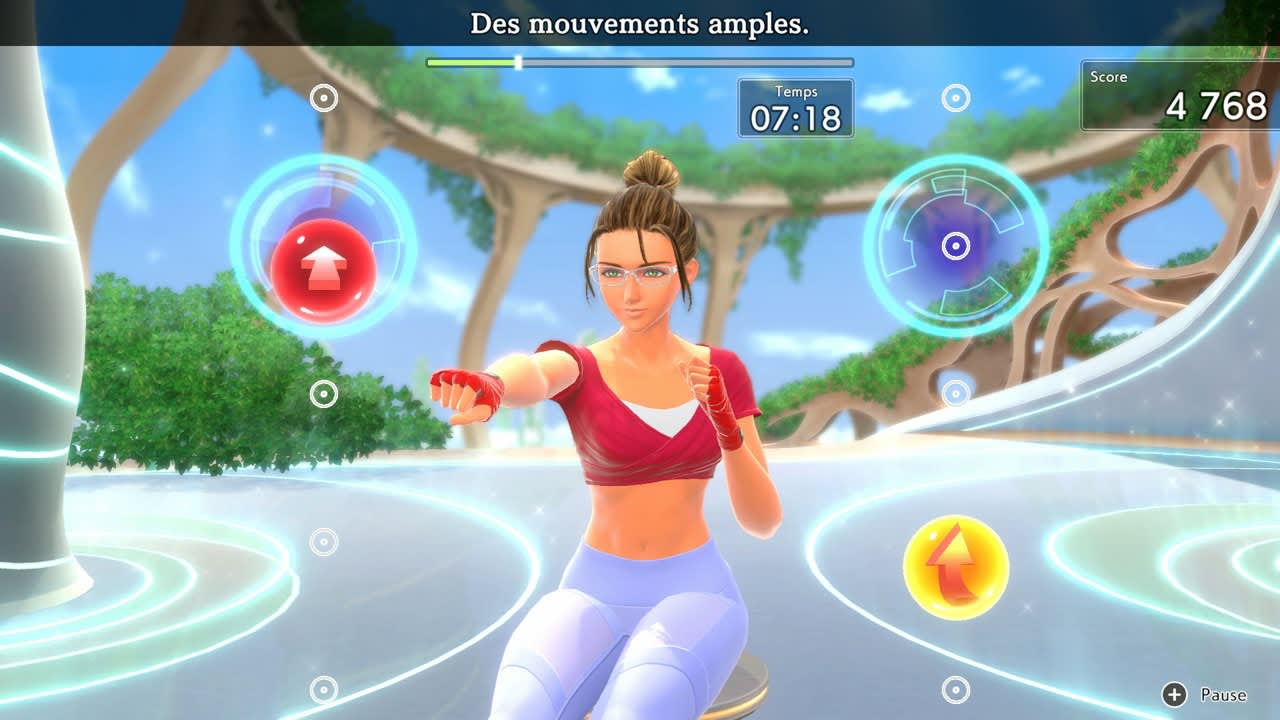Select the target reticle beside the red orb
1280x720 pixels.
point(323,99)
